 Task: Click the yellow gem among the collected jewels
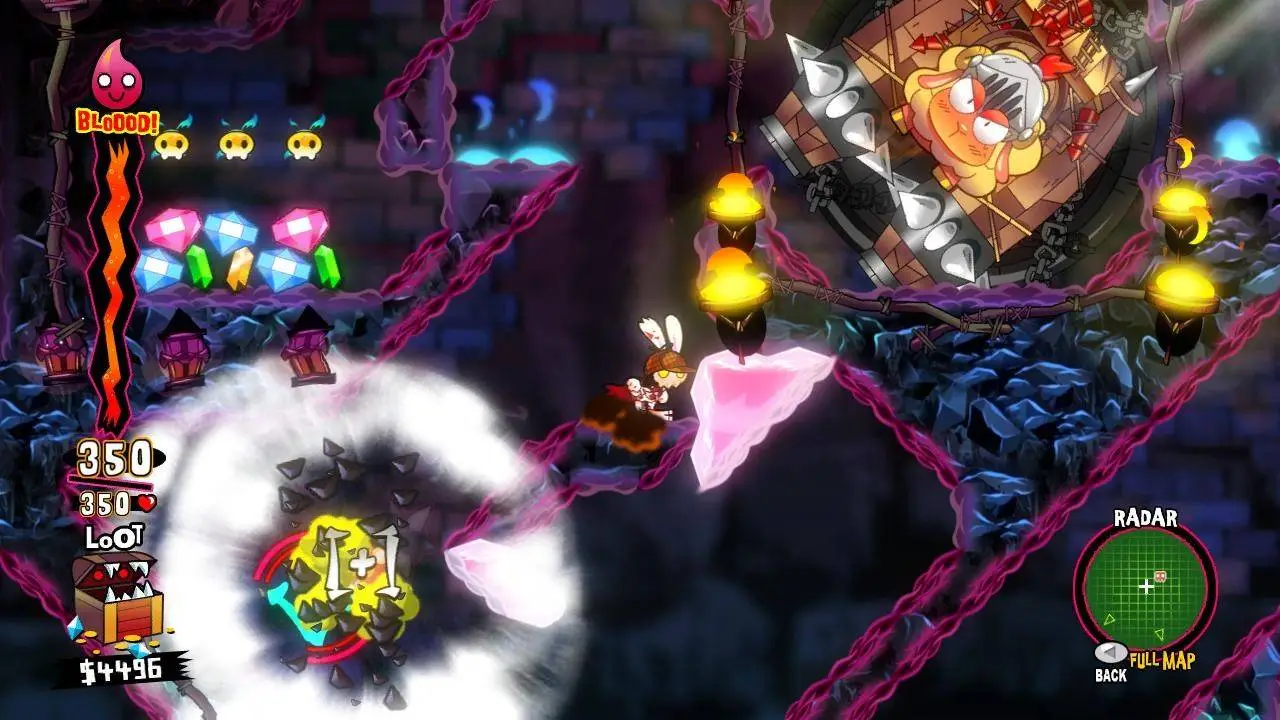[x=240, y=268]
